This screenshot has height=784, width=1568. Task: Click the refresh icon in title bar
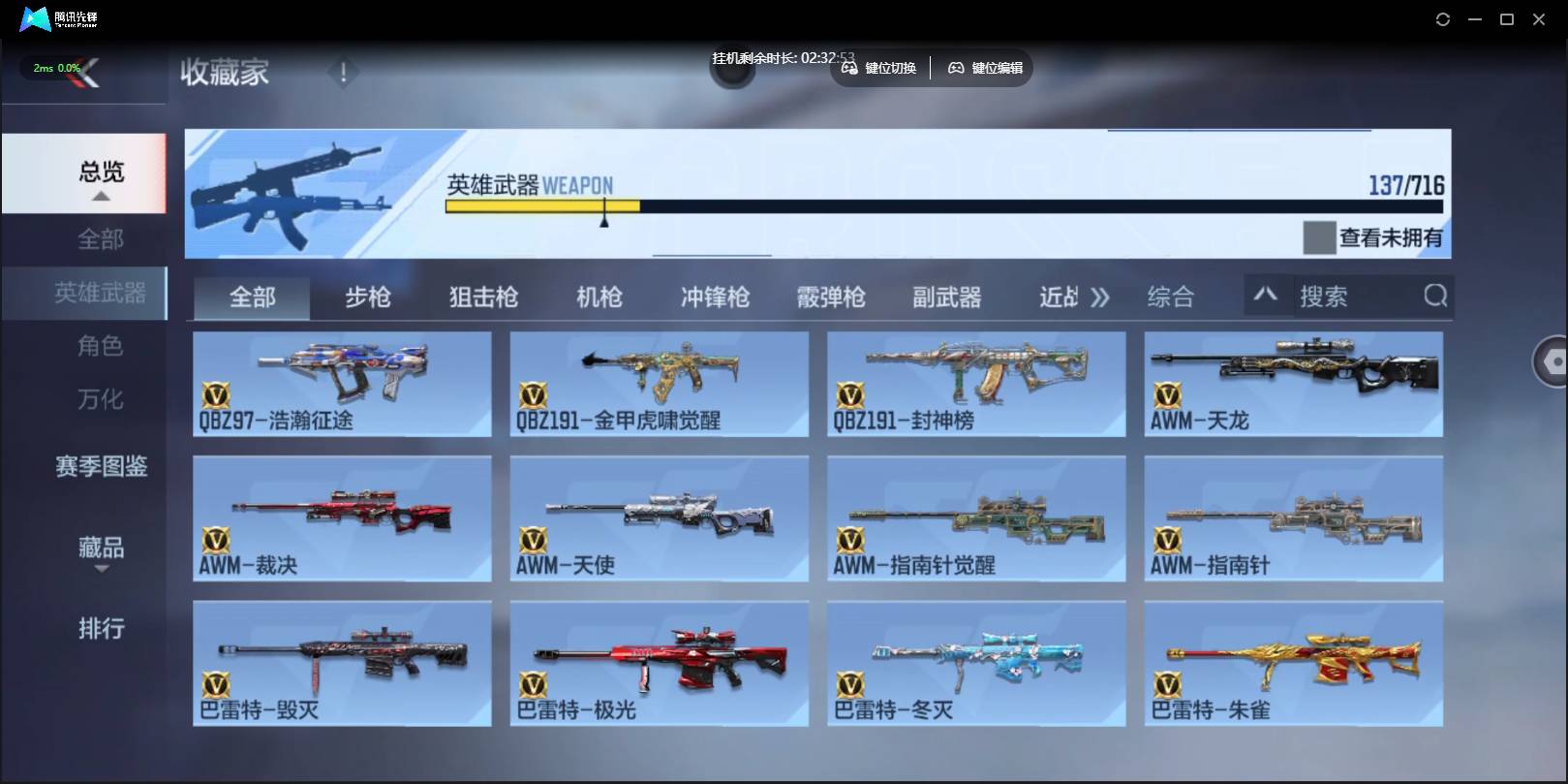coord(1442,18)
